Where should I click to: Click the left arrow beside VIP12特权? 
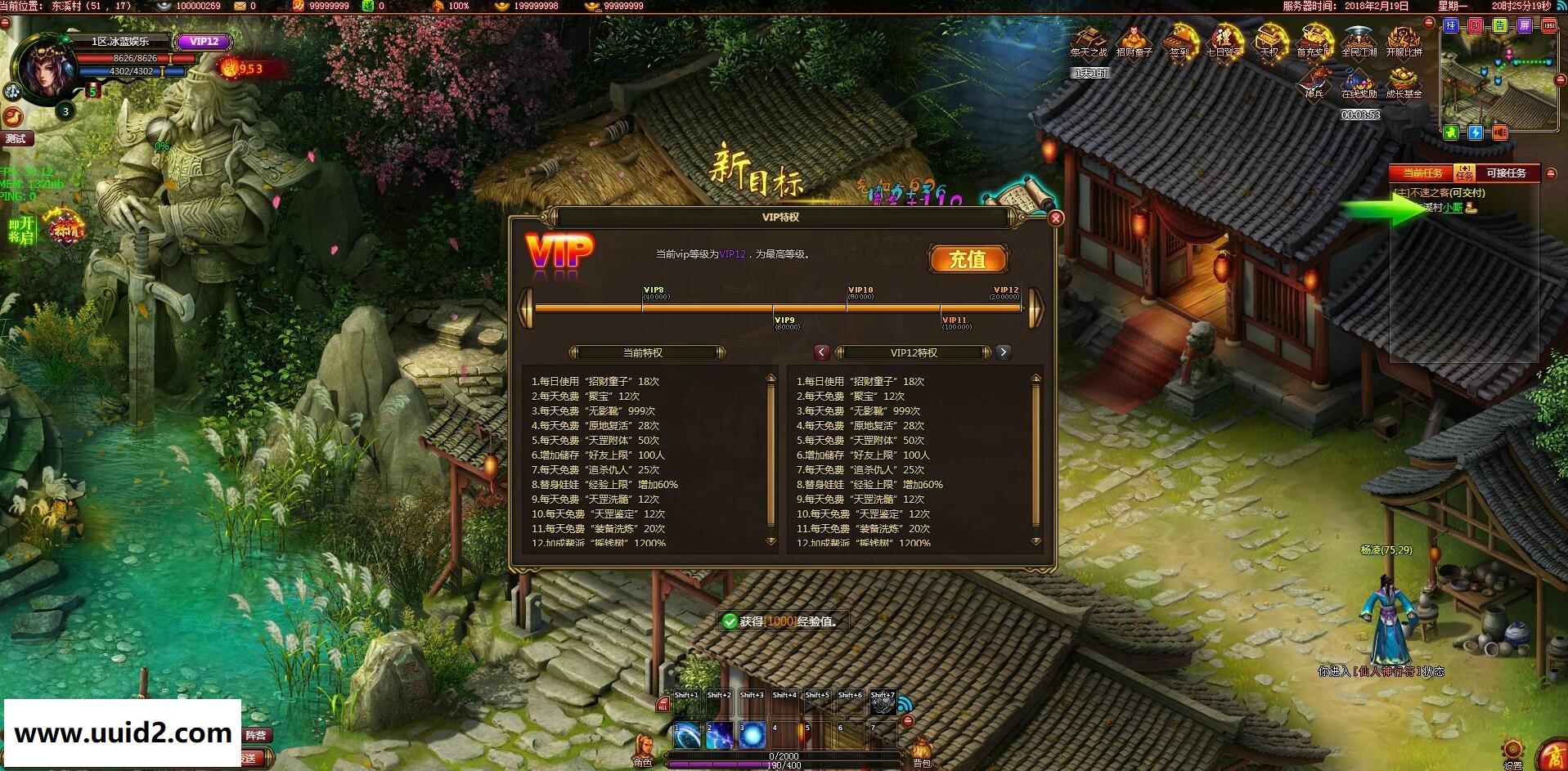click(x=820, y=352)
